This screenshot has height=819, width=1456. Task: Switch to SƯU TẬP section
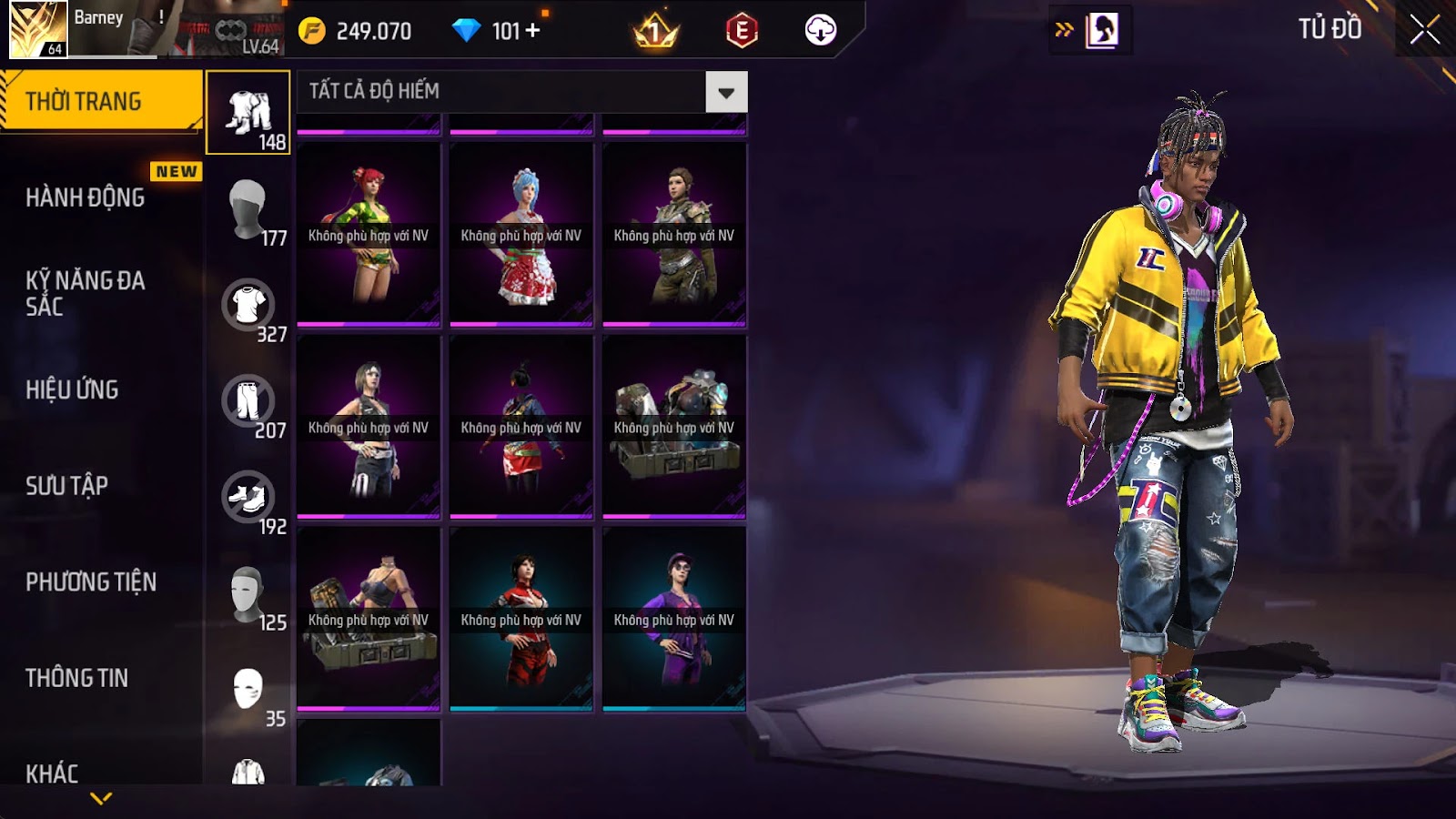point(67,486)
